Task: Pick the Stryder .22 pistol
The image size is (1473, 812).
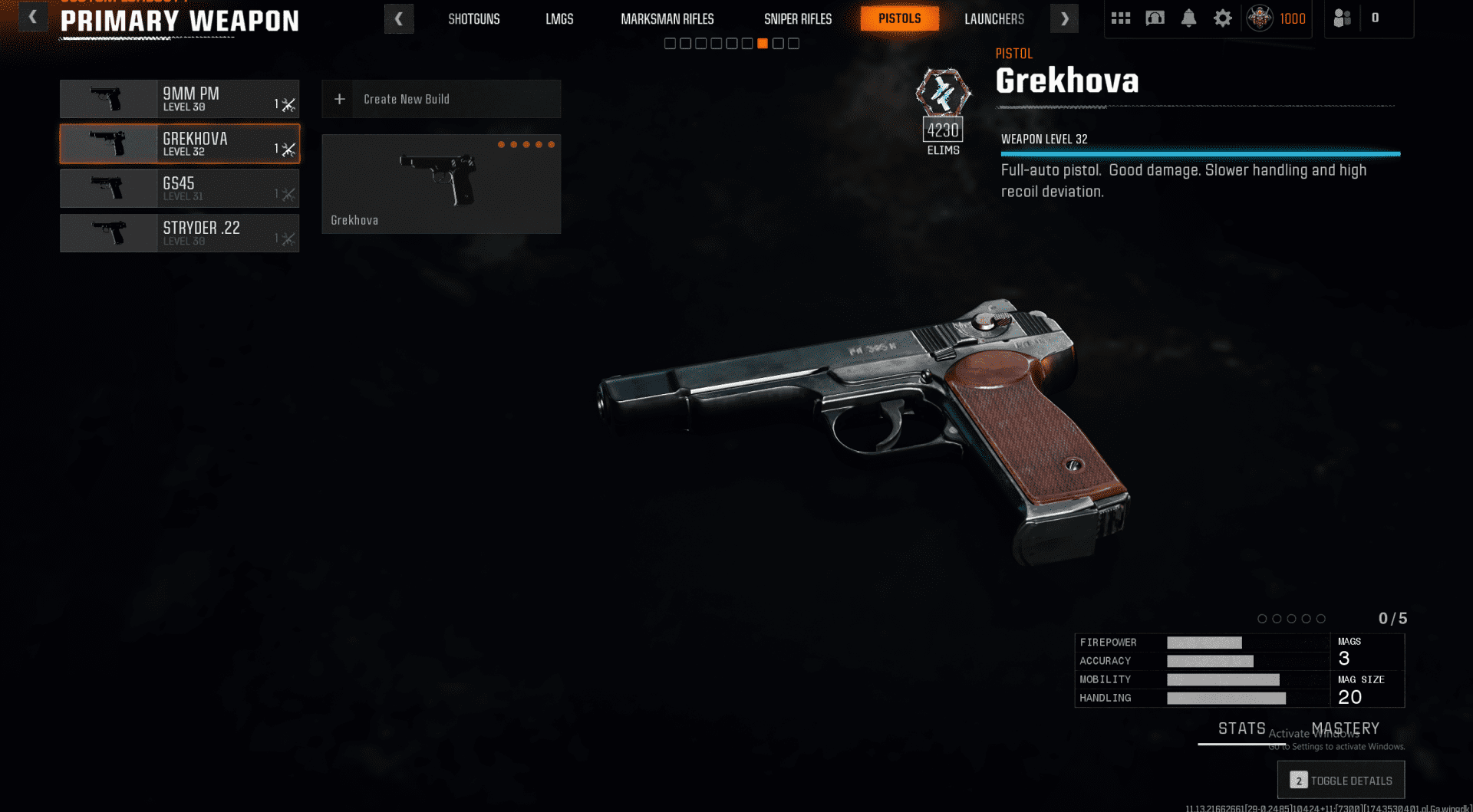Action: click(180, 233)
